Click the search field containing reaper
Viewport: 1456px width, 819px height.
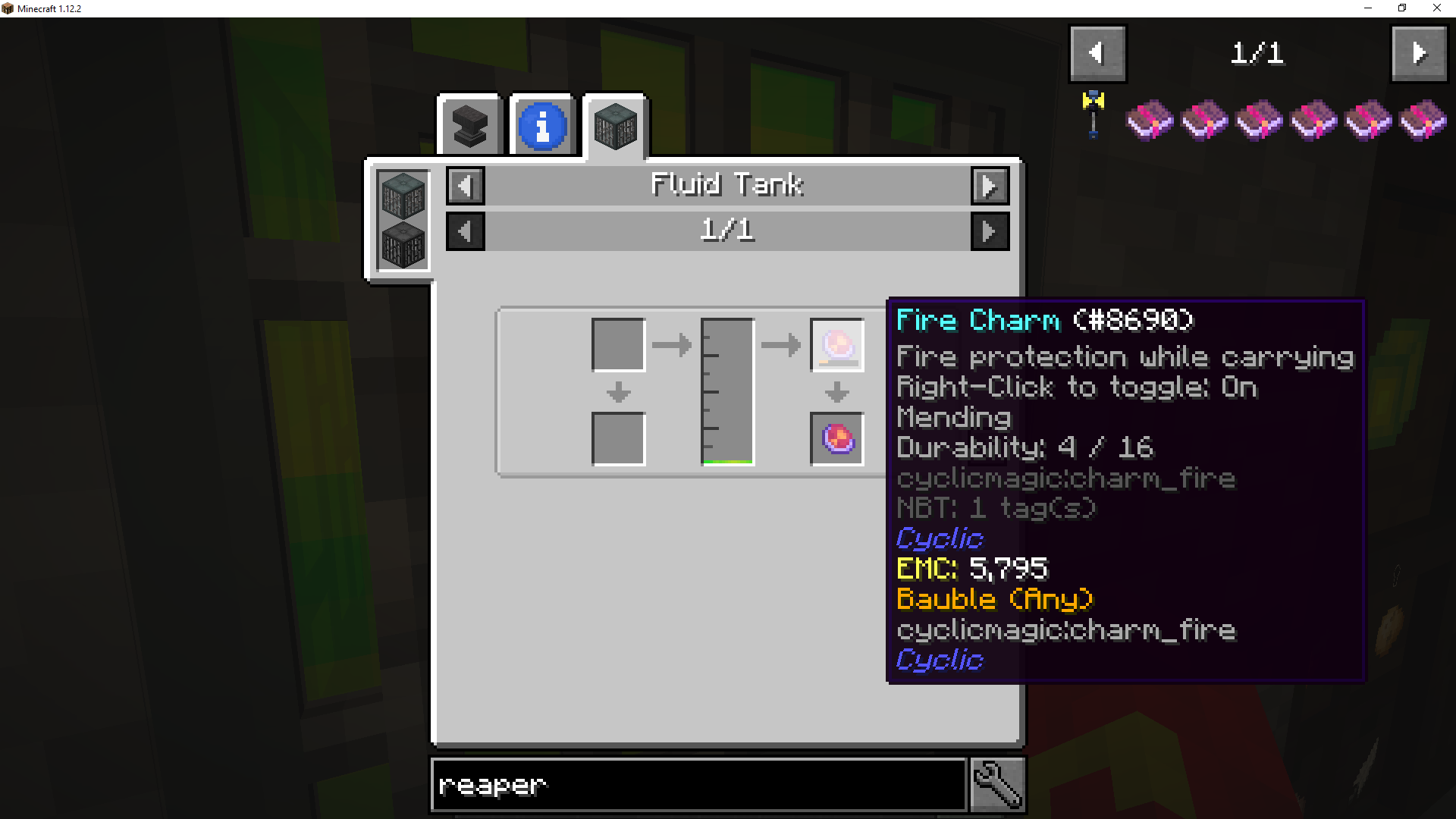coord(698,785)
